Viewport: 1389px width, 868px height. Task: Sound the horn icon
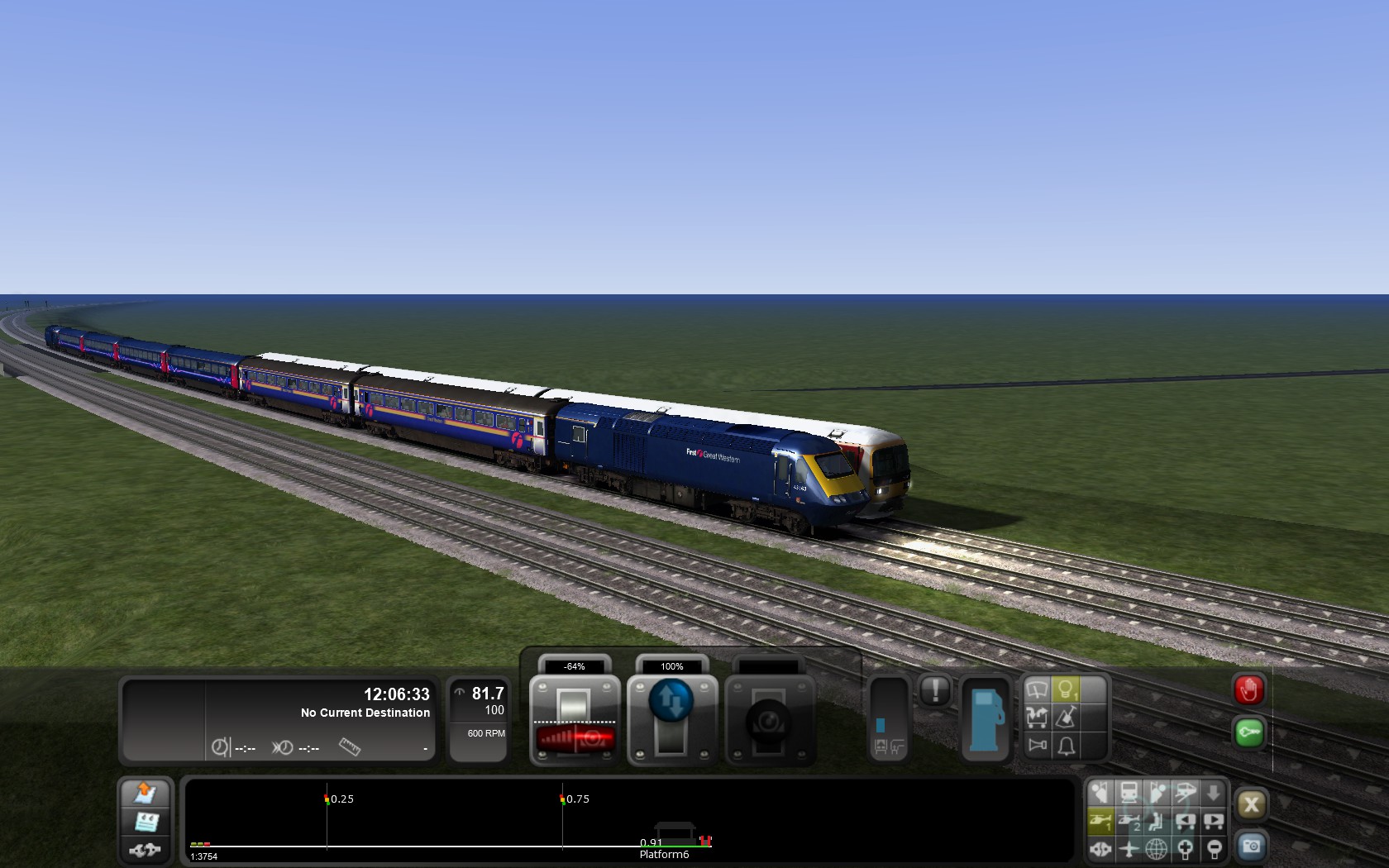(1037, 746)
